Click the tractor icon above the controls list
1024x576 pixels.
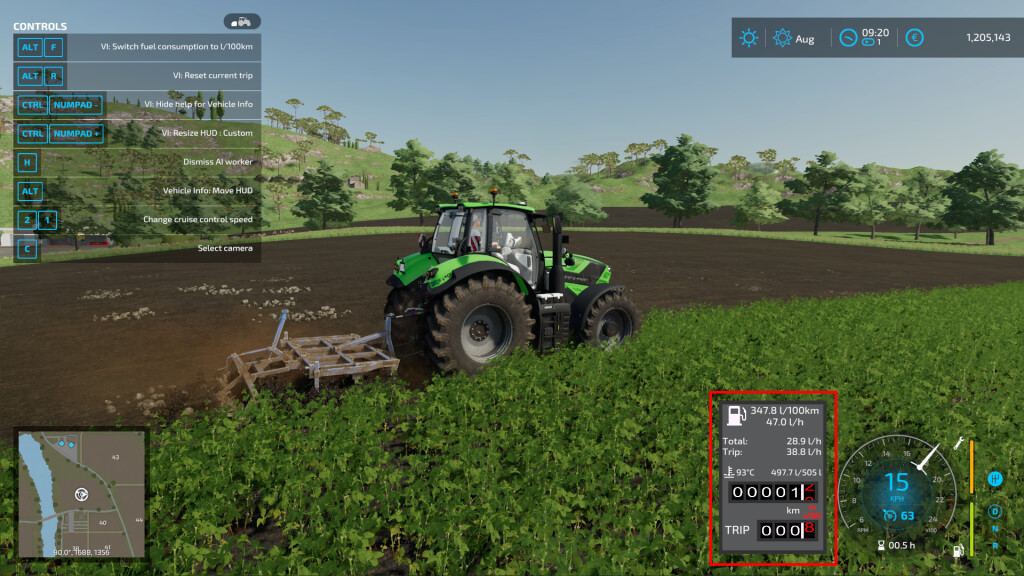(242, 21)
